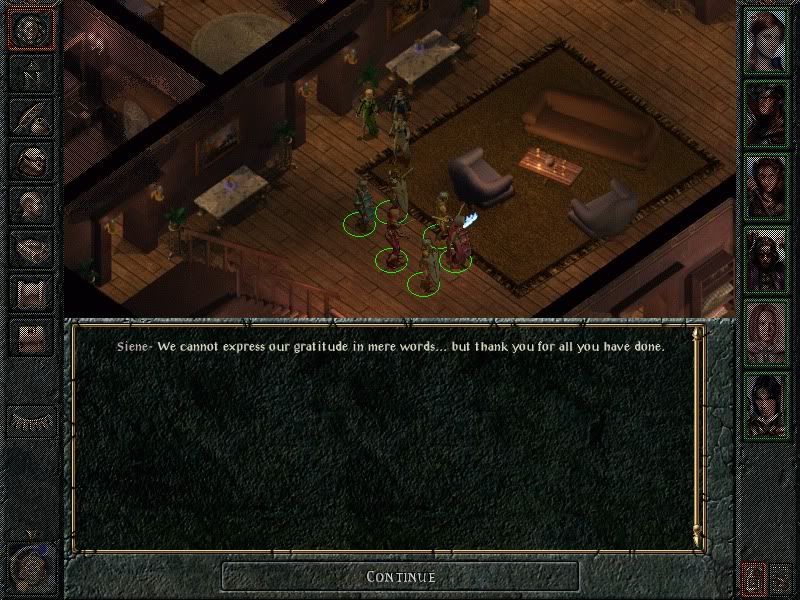
Task: Open the area map screen
Action: coord(31,75)
